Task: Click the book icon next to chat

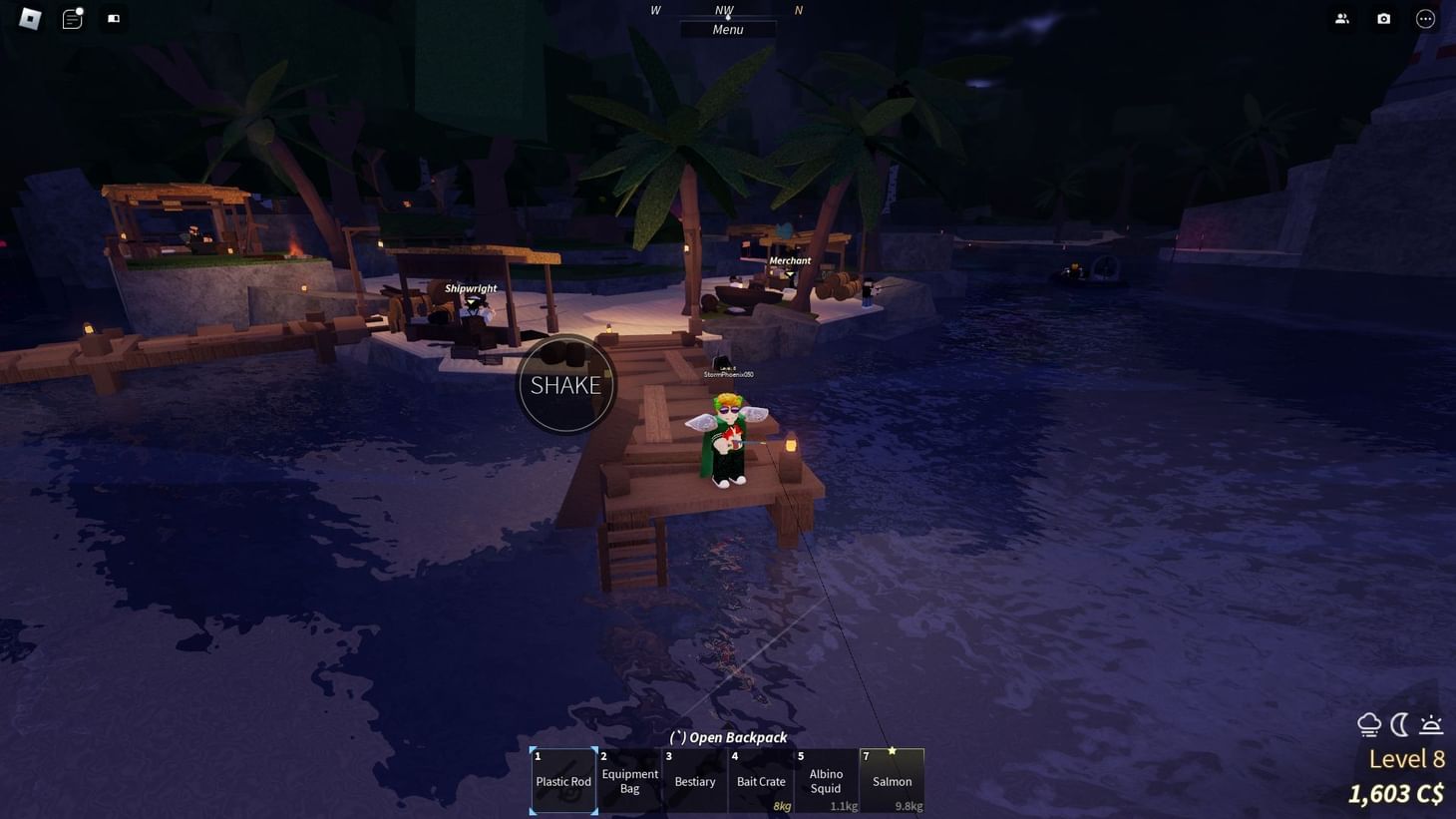Action: [x=113, y=18]
